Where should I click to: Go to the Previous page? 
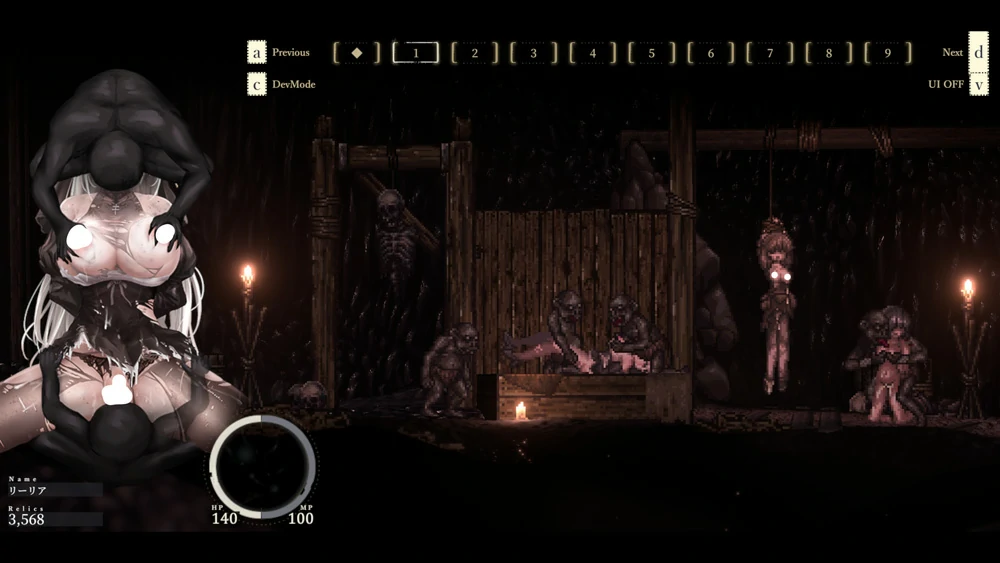(x=290, y=52)
